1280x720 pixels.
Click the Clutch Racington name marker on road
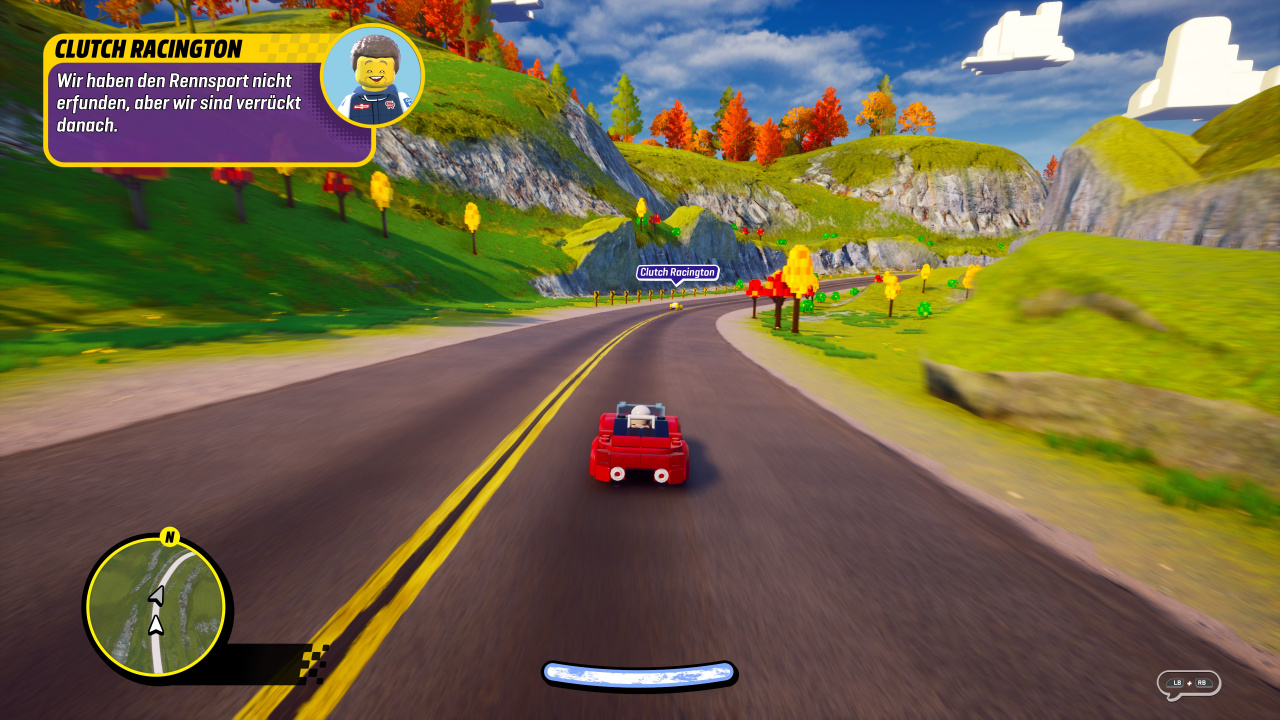tap(677, 272)
